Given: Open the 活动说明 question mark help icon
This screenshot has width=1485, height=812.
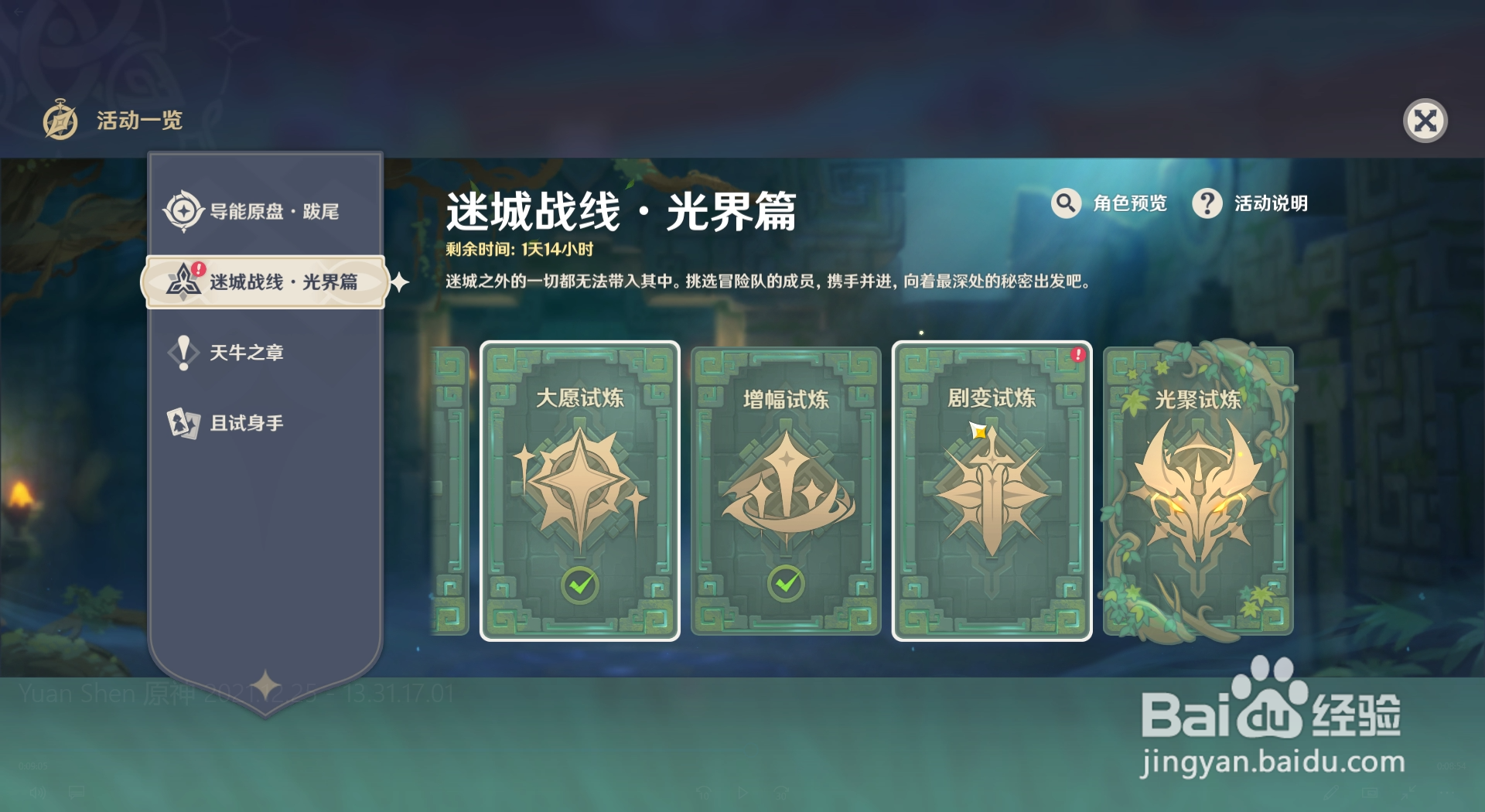Looking at the screenshot, I should 1208,203.
